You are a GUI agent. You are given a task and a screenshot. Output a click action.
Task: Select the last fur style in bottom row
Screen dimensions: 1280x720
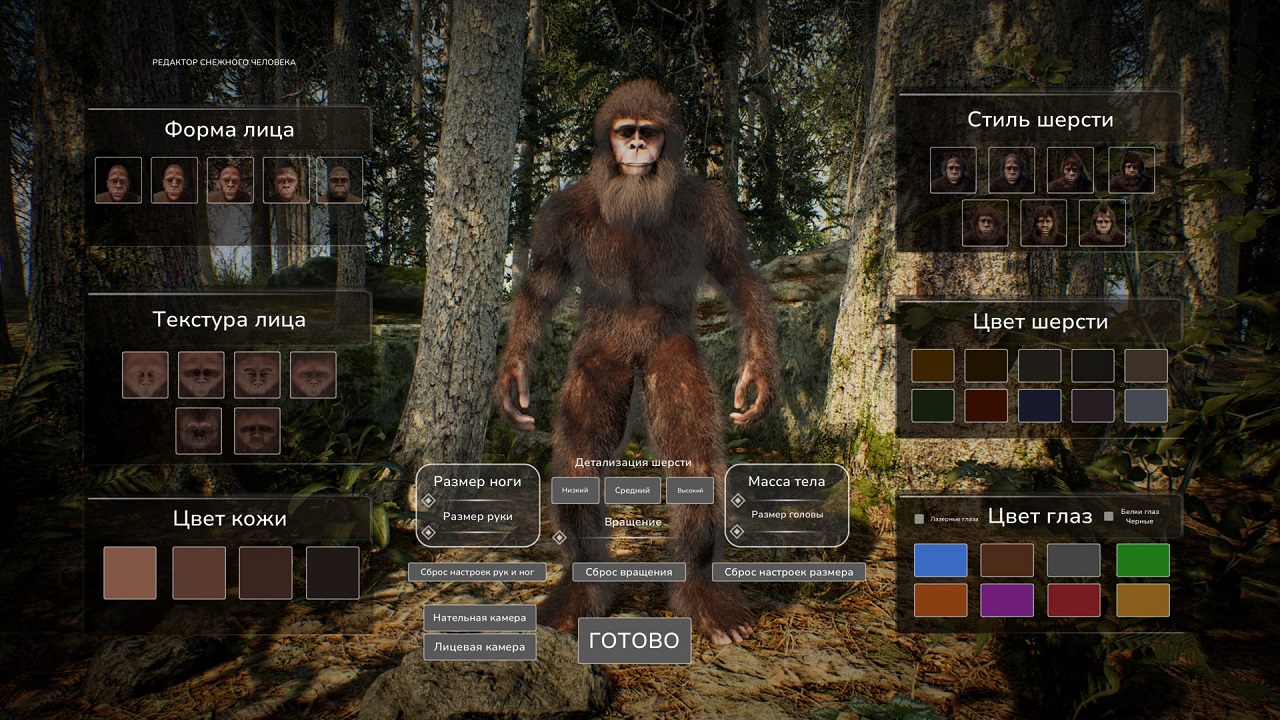click(1104, 222)
